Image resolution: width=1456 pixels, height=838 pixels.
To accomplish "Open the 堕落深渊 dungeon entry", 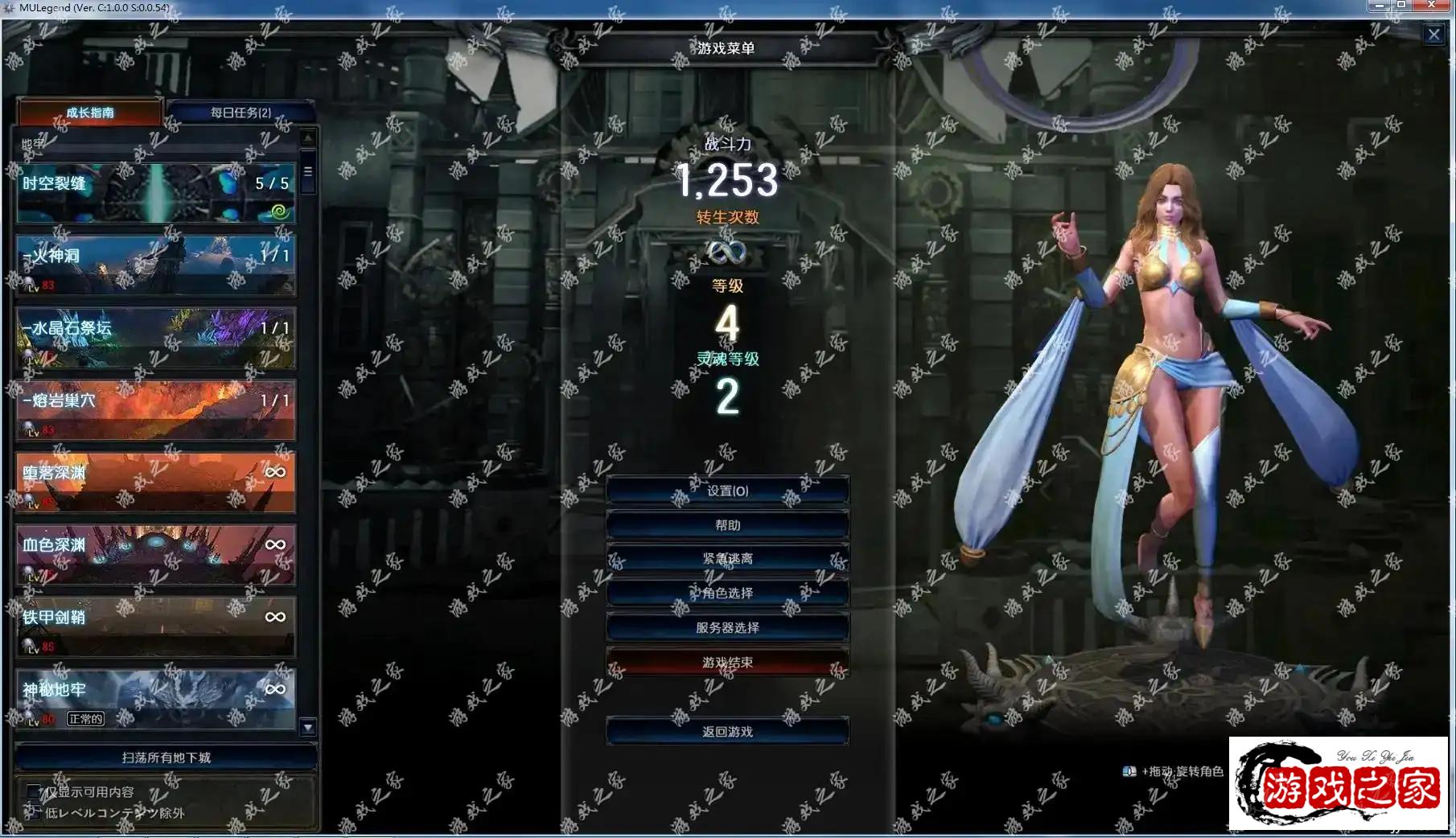I will coord(155,483).
